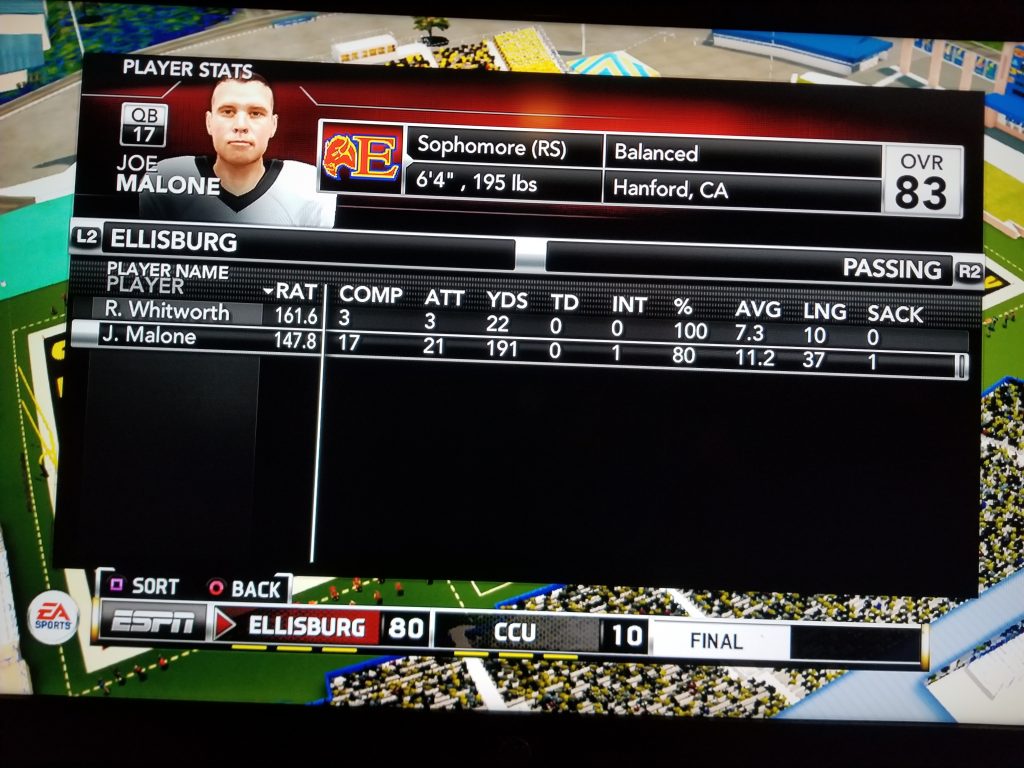Image resolution: width=1024 pixels, height=768 pixels.
Task: Sort by the INT column header
Action: [x=629, y=304]
